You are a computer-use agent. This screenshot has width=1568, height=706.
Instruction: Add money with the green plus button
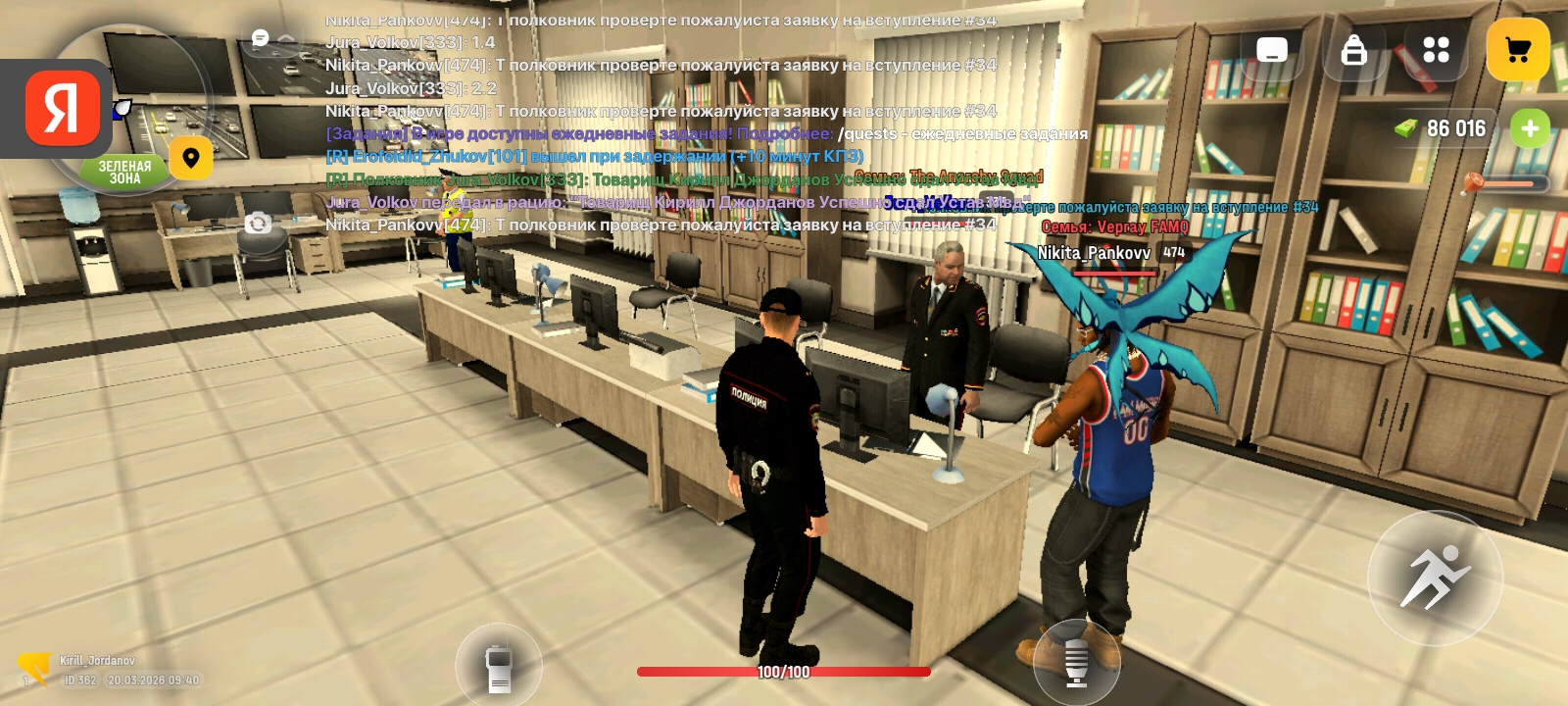pyautogui.click(x=1530, y=128)
